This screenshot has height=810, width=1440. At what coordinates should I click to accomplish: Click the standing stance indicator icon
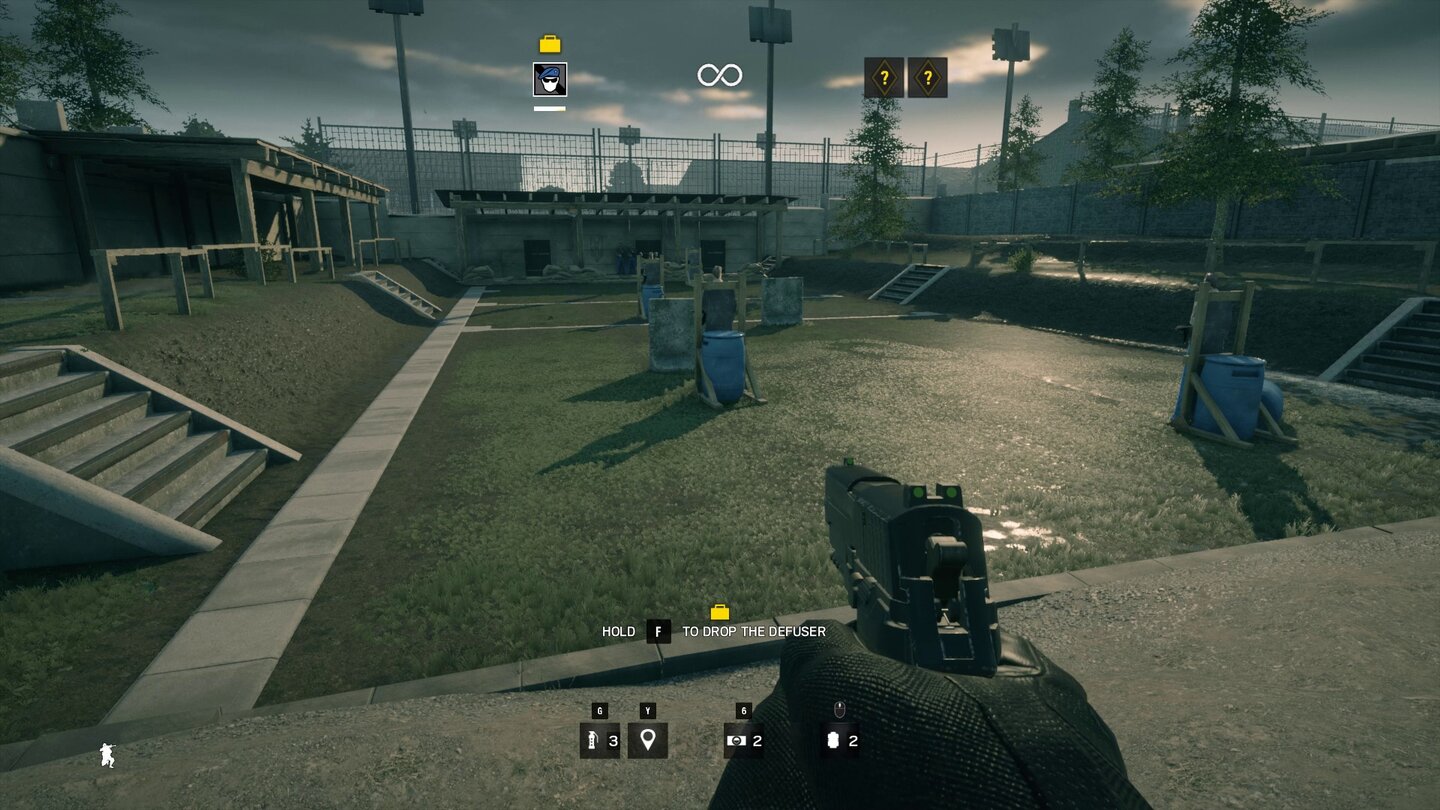point(107,757)
